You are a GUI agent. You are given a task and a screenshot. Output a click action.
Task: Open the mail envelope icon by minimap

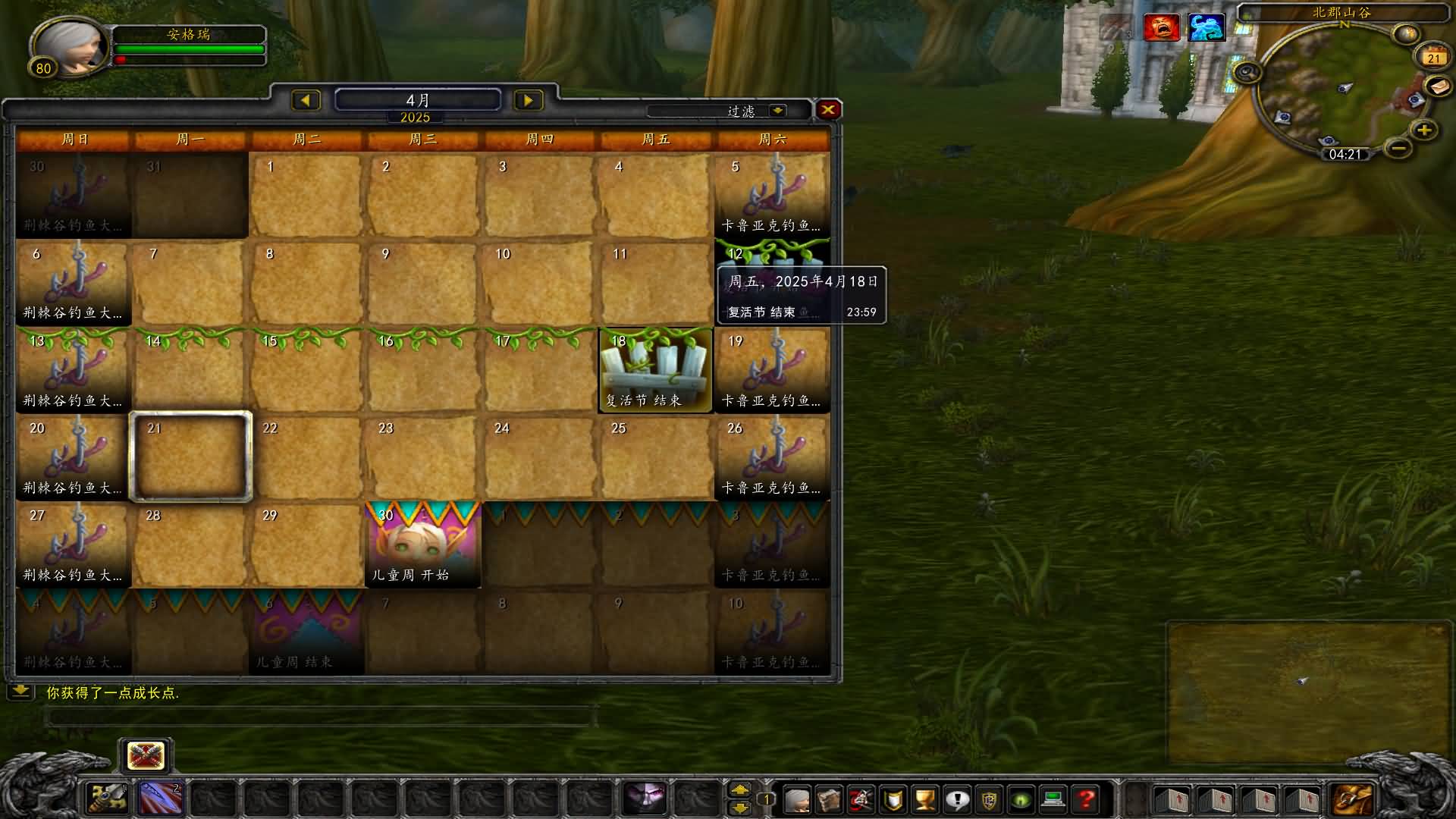tap(1438, 86)
